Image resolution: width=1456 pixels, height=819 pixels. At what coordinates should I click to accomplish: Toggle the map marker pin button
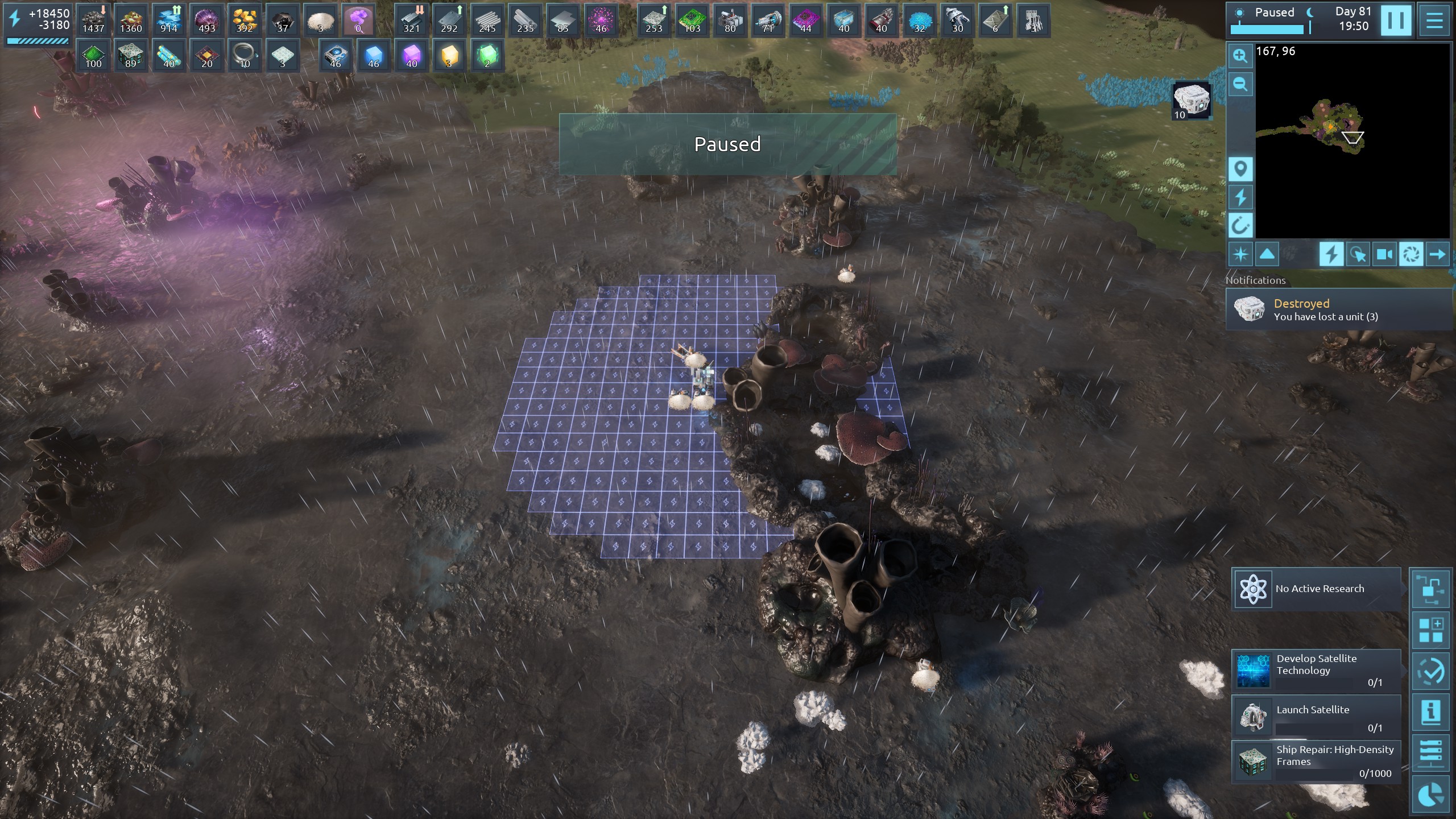pos(1240,169)
